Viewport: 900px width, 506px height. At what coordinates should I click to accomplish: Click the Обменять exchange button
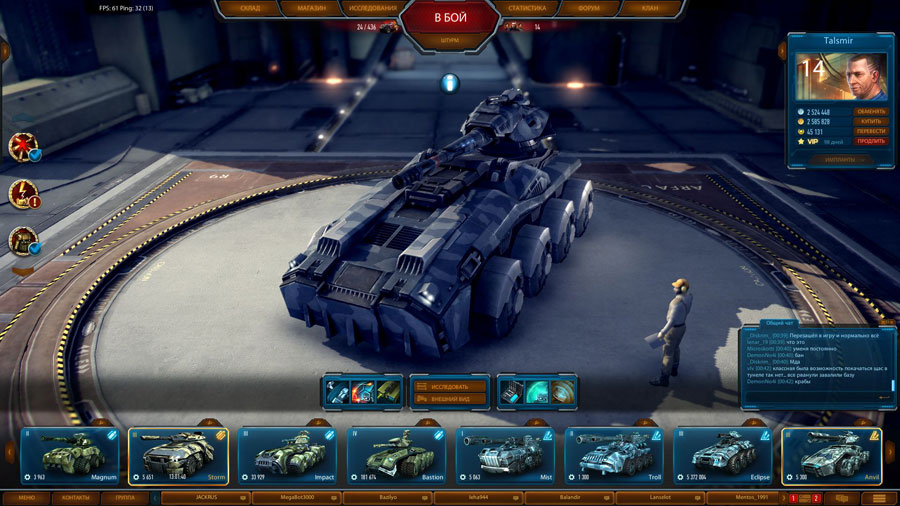[x=871, y=111]
